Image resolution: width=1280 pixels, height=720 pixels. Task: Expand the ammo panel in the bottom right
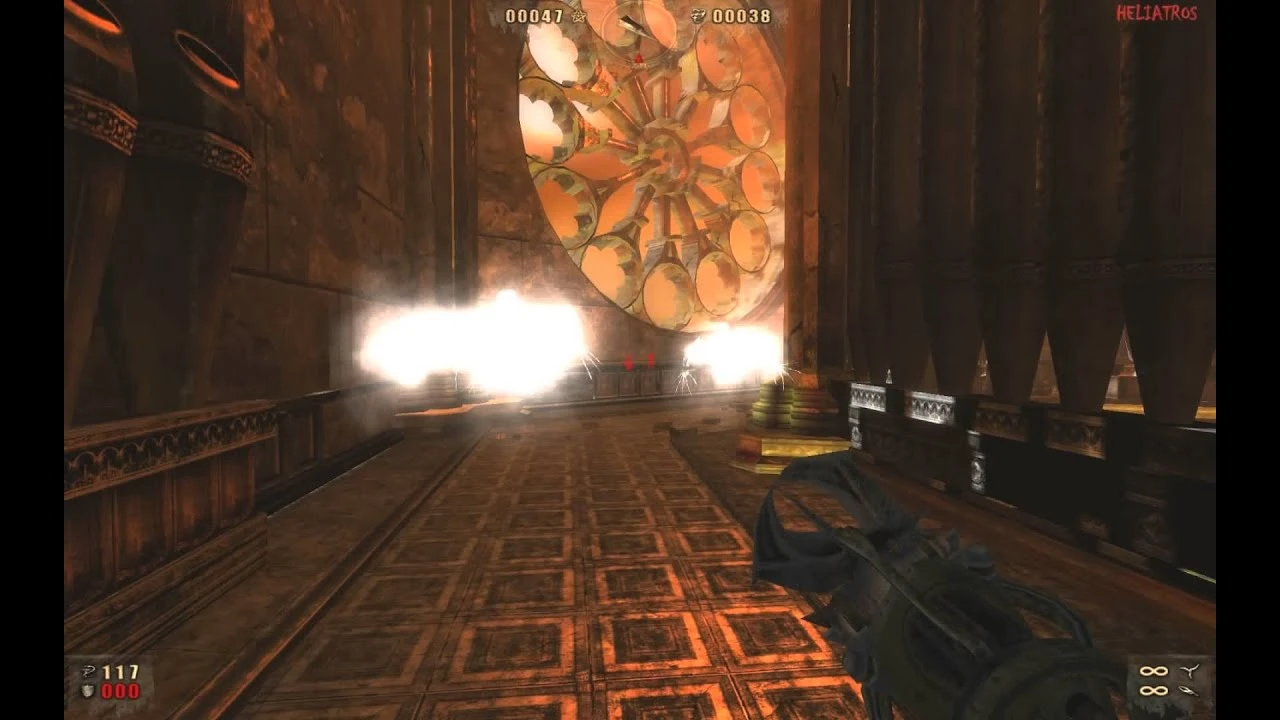coord(1170,680)
